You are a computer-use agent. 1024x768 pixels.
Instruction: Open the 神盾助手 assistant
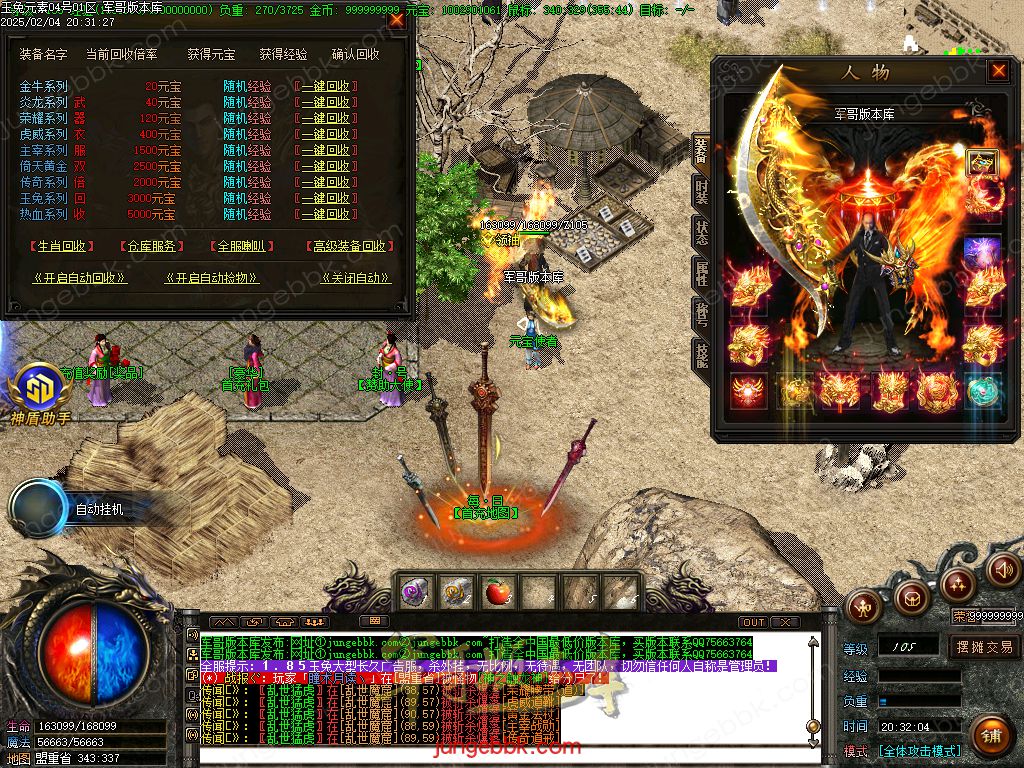[x=40, y=393]
